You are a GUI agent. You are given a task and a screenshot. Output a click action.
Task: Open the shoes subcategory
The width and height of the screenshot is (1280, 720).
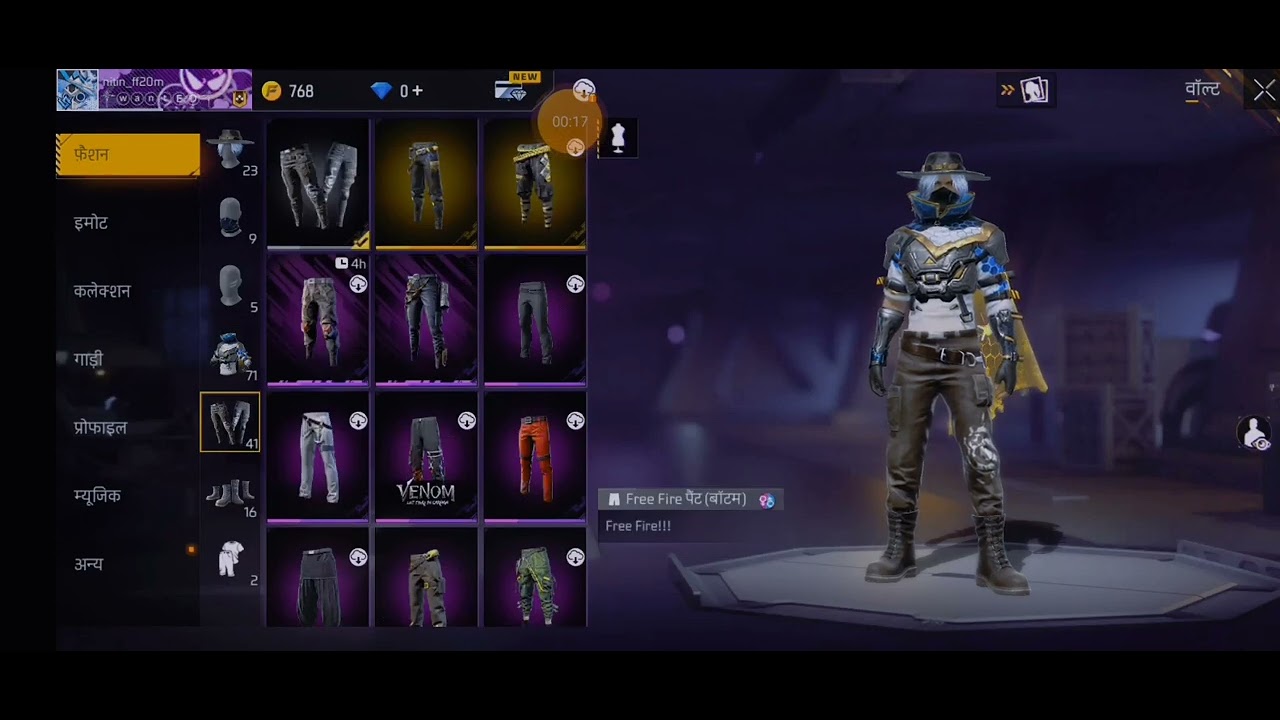230,493
